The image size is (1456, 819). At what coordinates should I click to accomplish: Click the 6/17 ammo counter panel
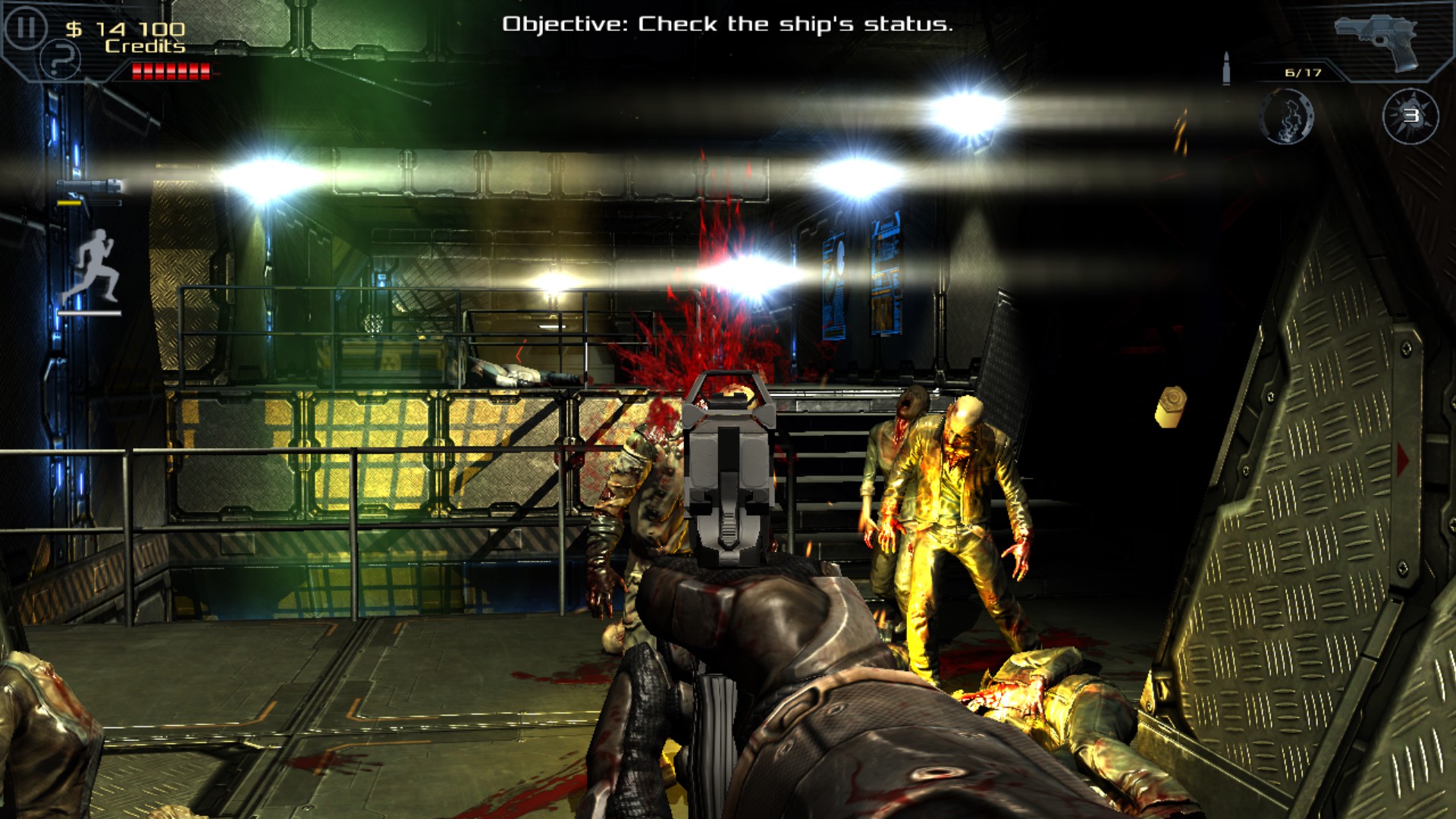pos(1301,72)
